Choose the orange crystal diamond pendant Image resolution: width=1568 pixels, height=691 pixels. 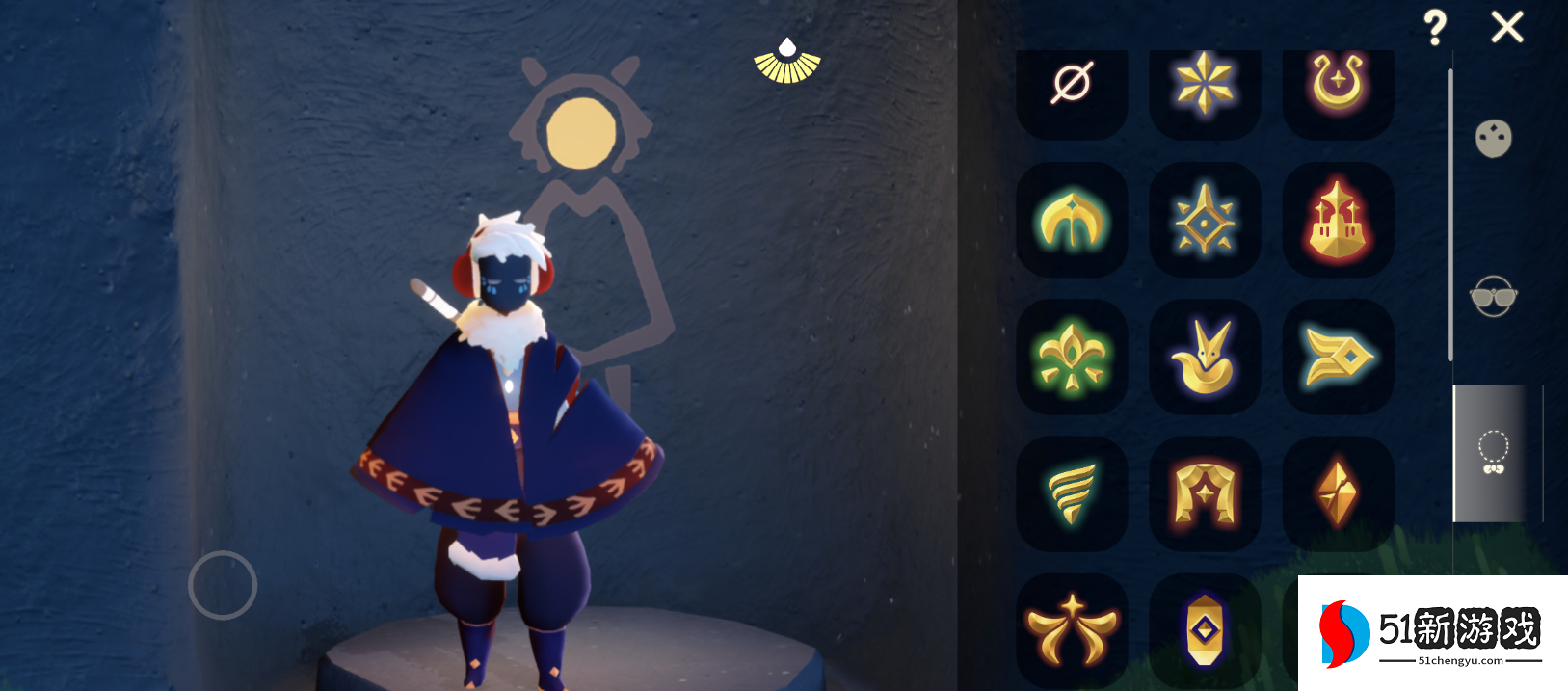[x=1338, y=493]
